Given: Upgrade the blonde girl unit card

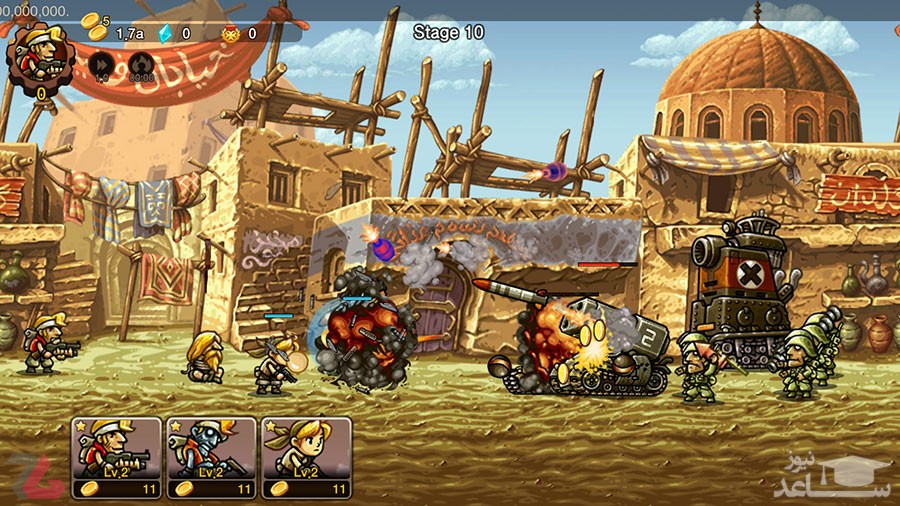Looking at the screenshot, I should pyautogui.click(x=306, y=457).
